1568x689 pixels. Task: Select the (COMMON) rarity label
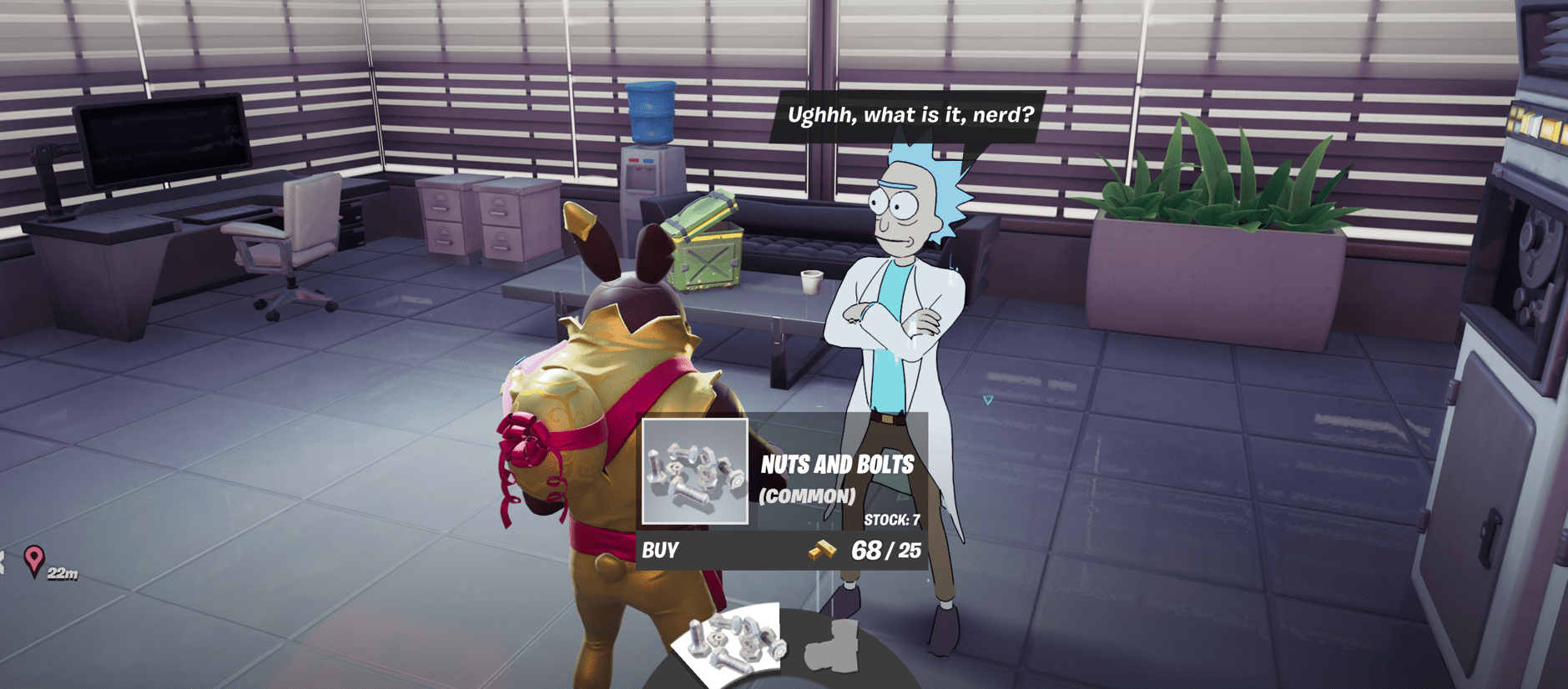807,495
